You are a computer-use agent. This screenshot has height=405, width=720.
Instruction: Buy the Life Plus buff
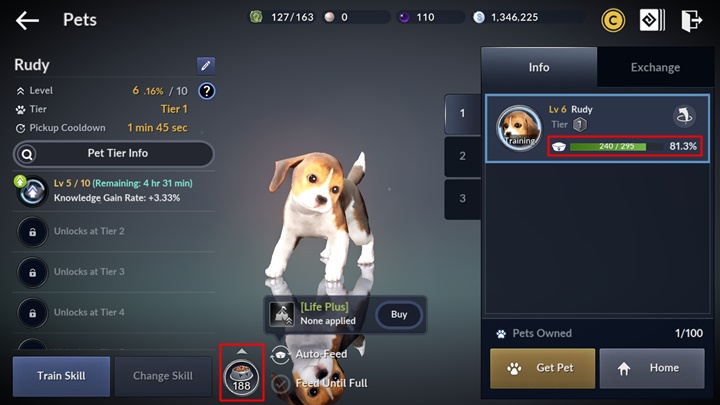(398, 315)
